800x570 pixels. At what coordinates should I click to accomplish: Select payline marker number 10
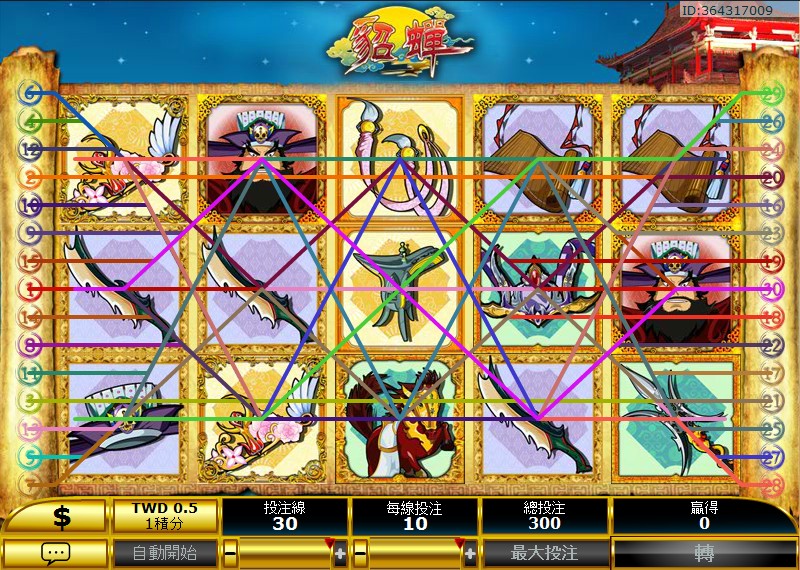click(x=32, y=206)
